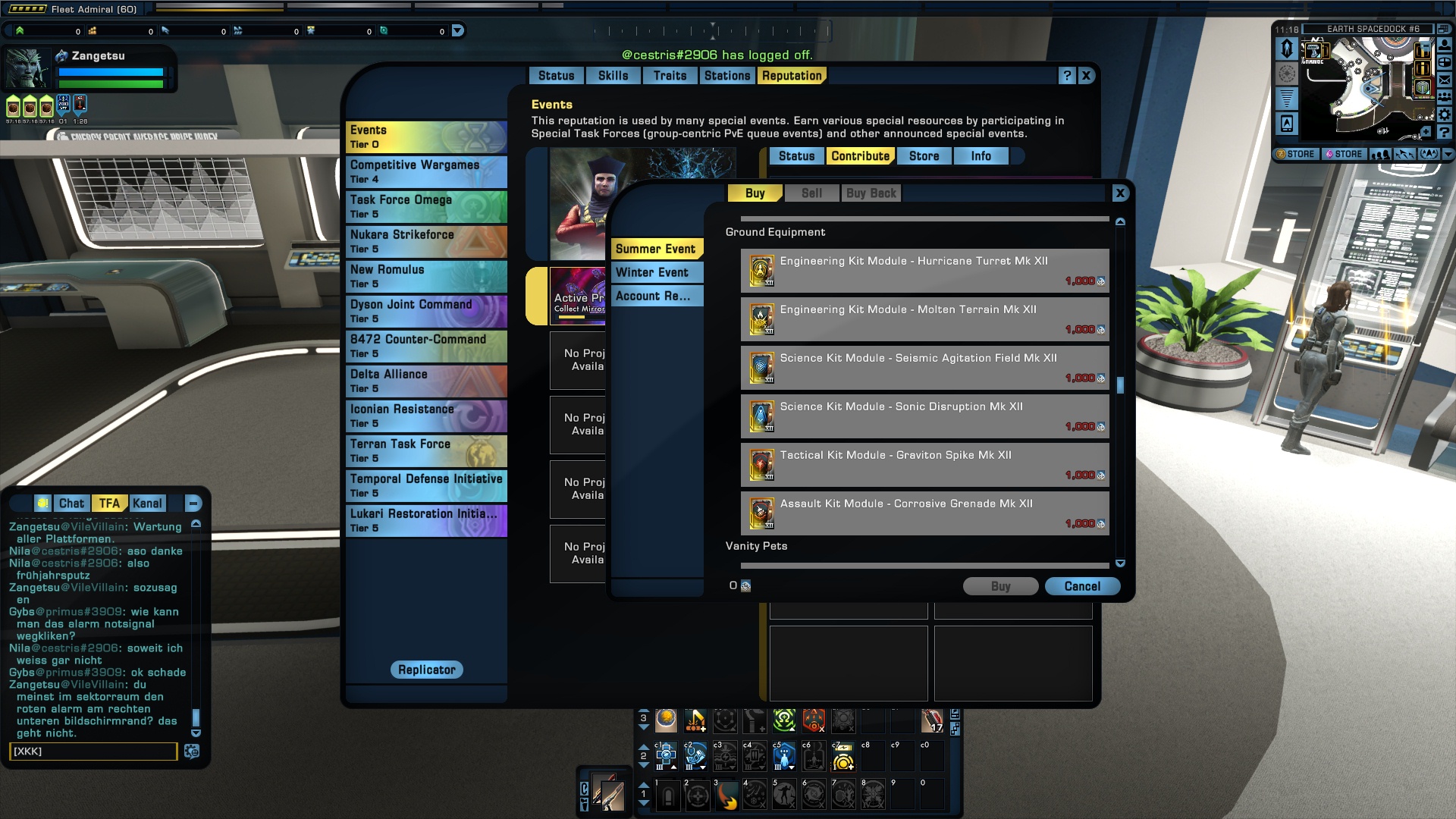Switch the chat to the Kanal tab
1456x819 pixels.
147,504
